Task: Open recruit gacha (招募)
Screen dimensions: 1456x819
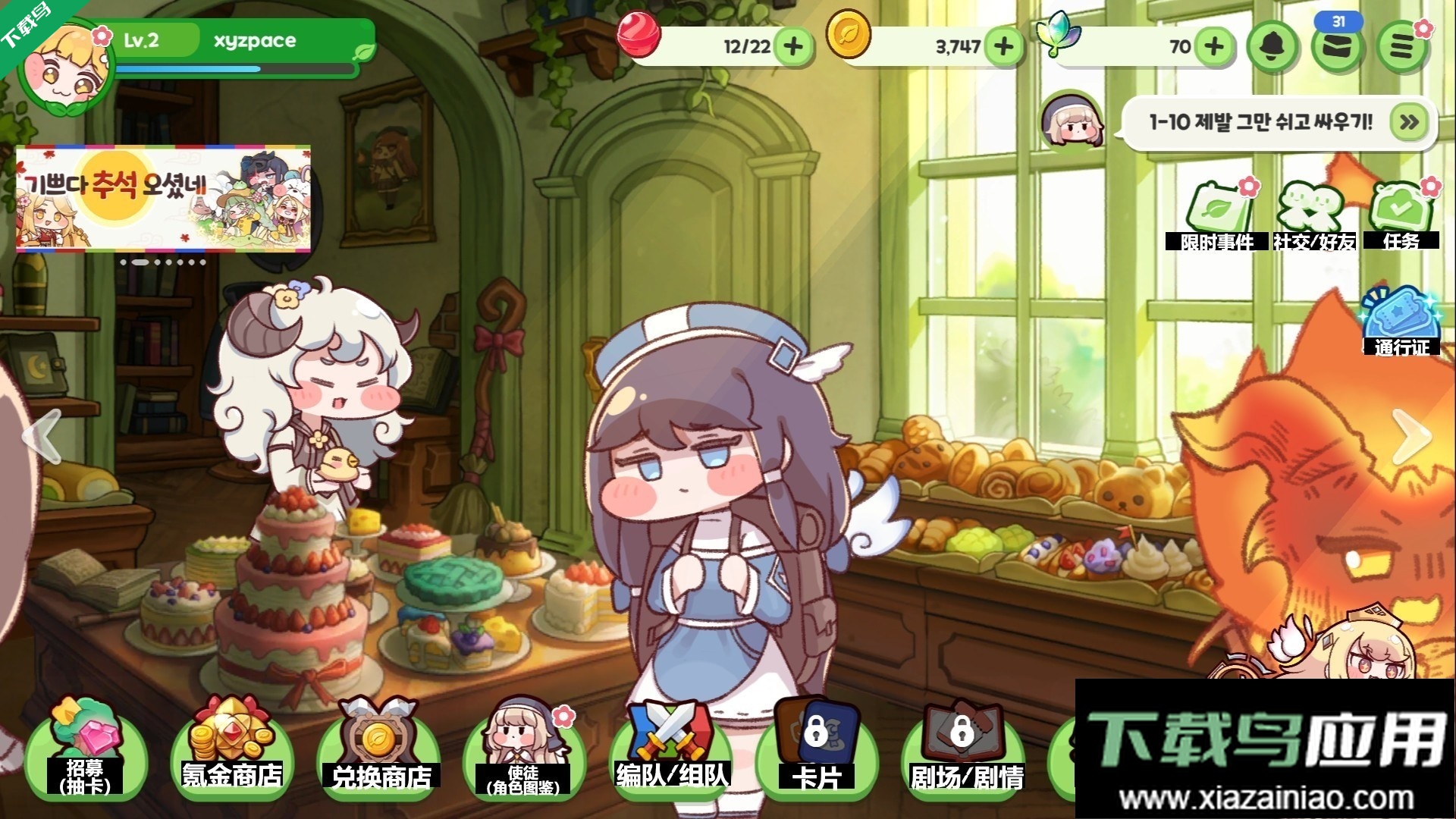Action: point(85,751)
